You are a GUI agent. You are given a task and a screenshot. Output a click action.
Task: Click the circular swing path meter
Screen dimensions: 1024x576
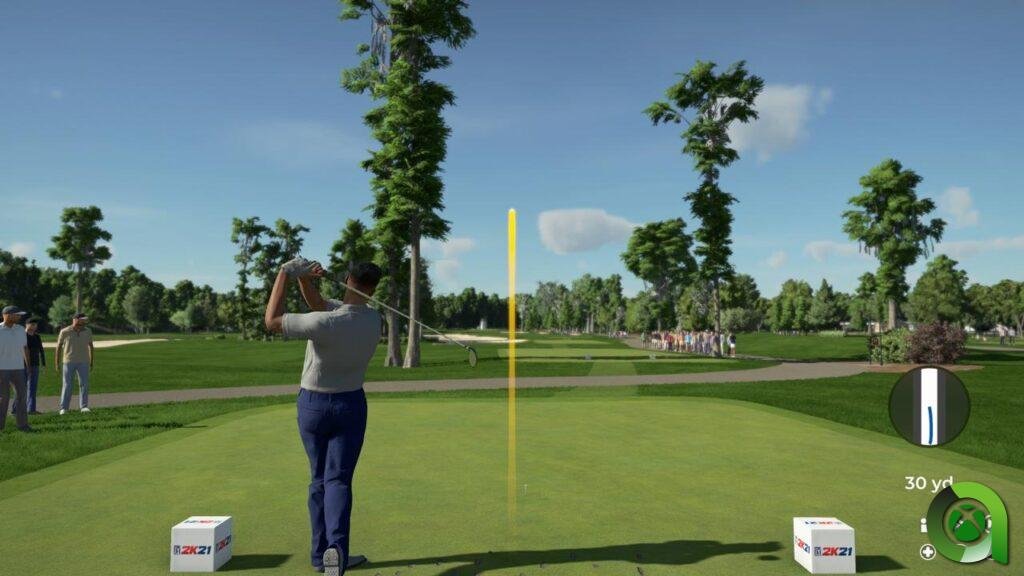coord(929,406)
